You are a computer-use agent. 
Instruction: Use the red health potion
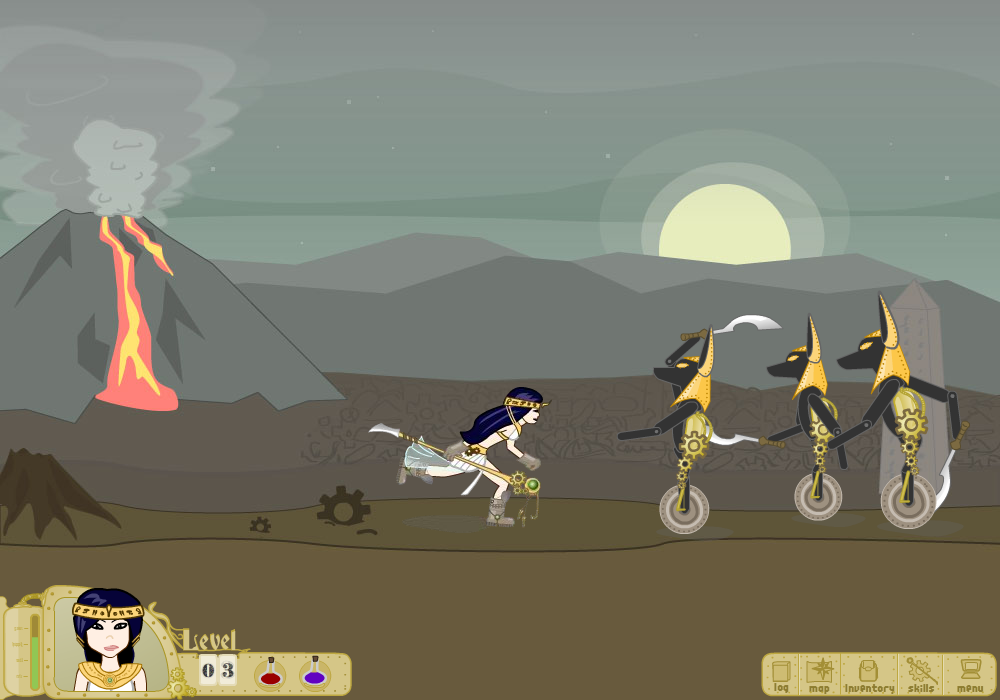269,671
